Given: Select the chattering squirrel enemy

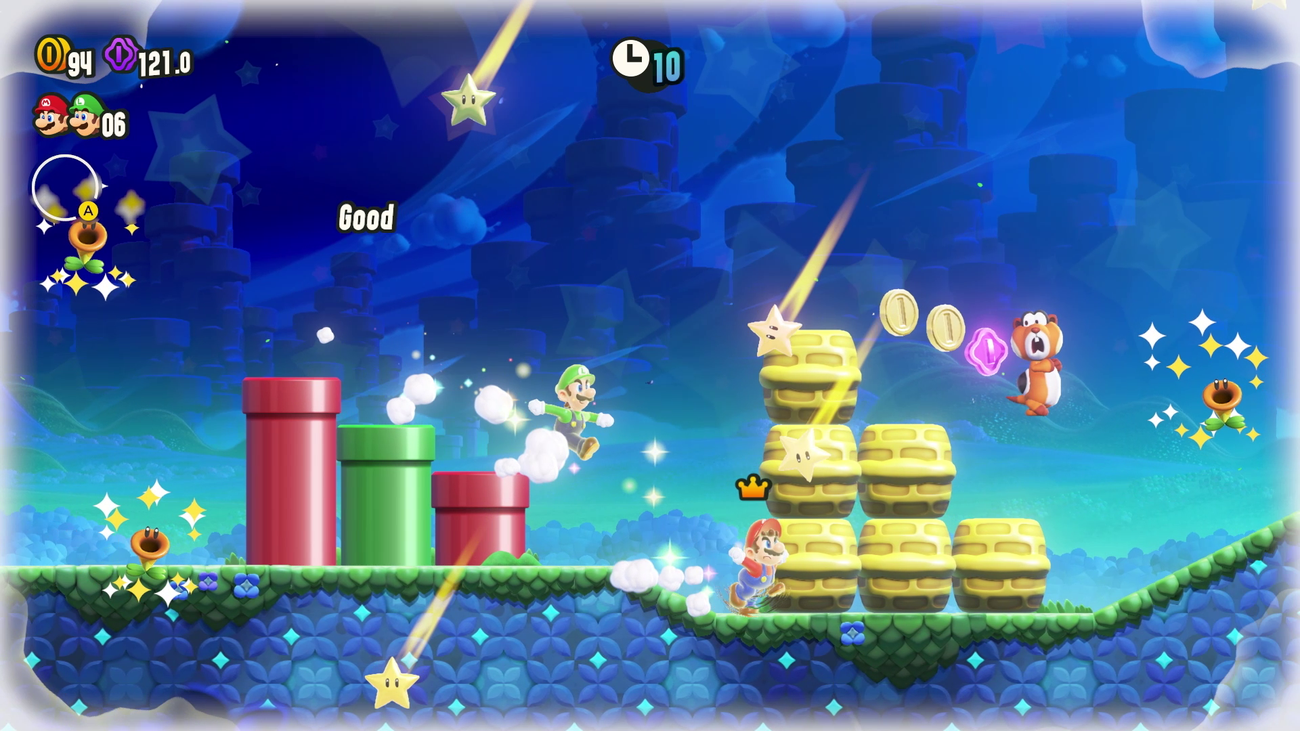Looking at the screenshot, I should point(1033,356).
